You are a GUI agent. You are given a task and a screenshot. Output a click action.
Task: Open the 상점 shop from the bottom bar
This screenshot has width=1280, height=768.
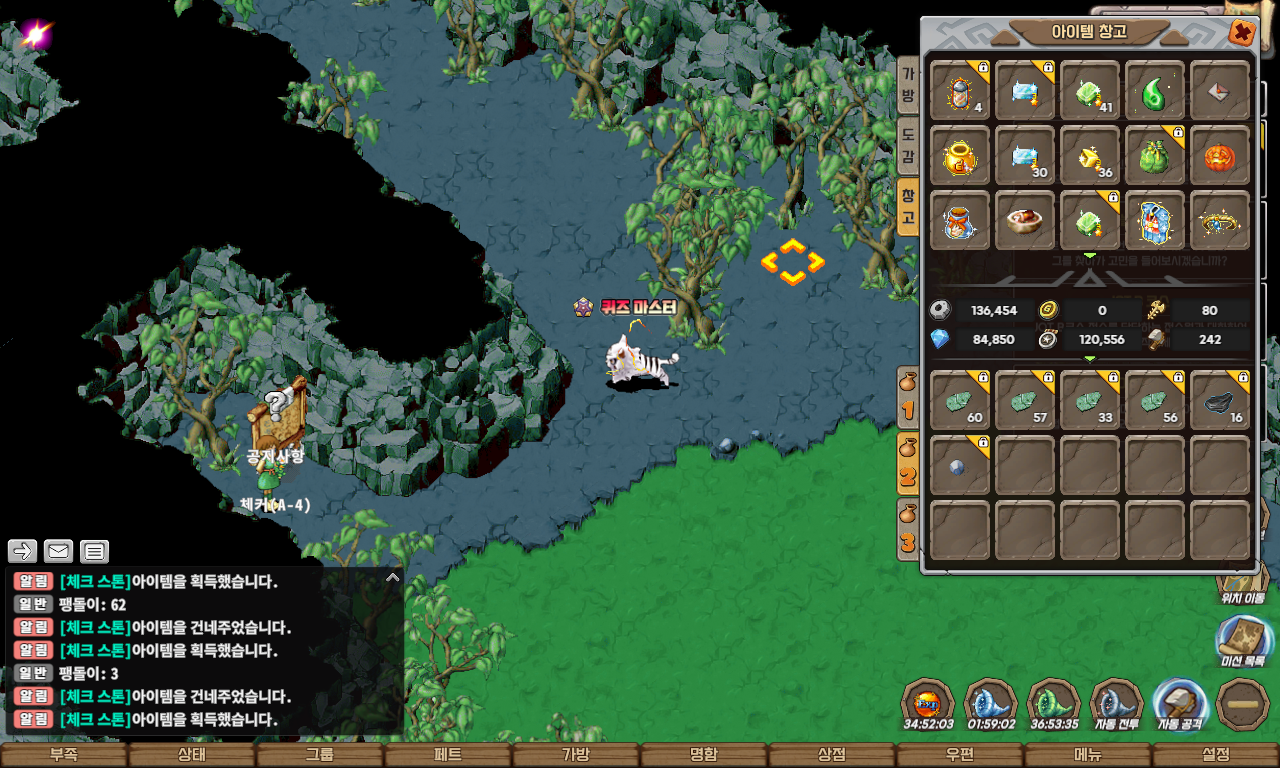pos(832,755)
